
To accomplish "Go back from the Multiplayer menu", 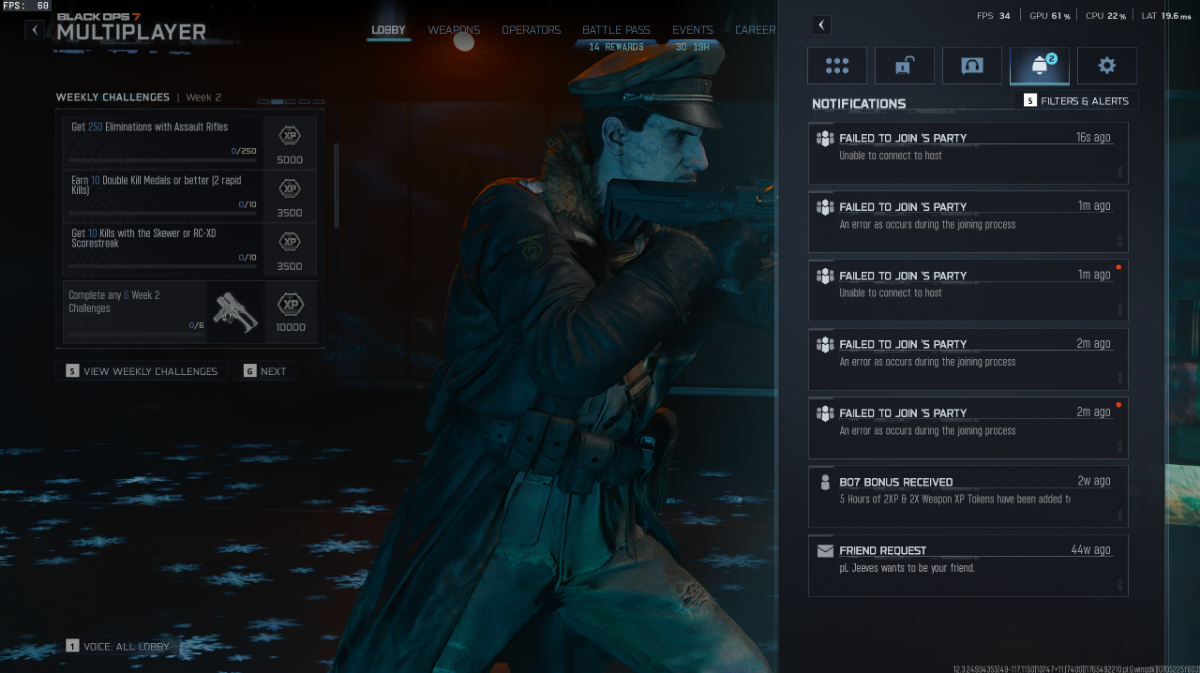I will pyautogui.click(x=35, y=30).
